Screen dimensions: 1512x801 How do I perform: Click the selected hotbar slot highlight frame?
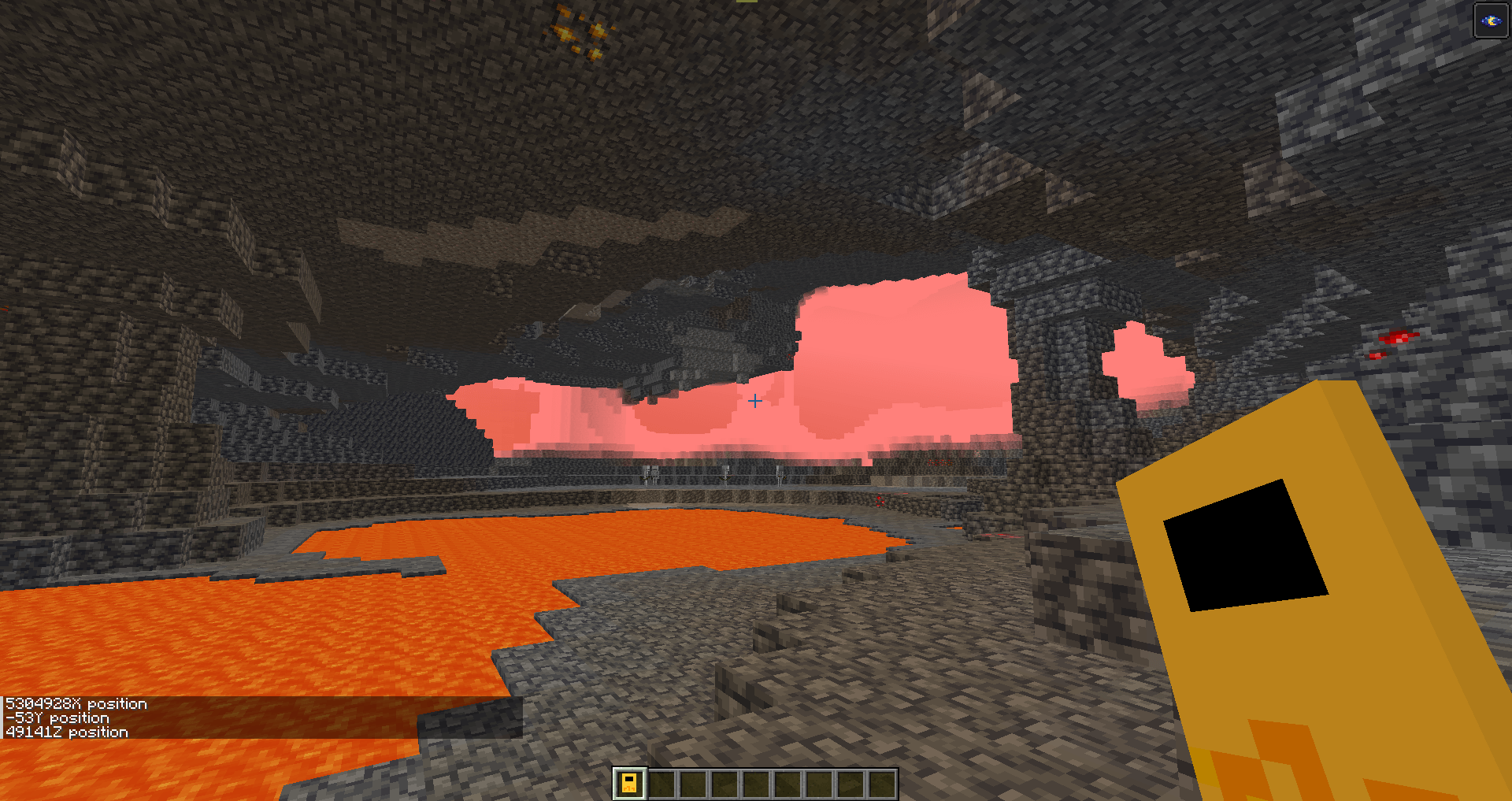point(630,784)
